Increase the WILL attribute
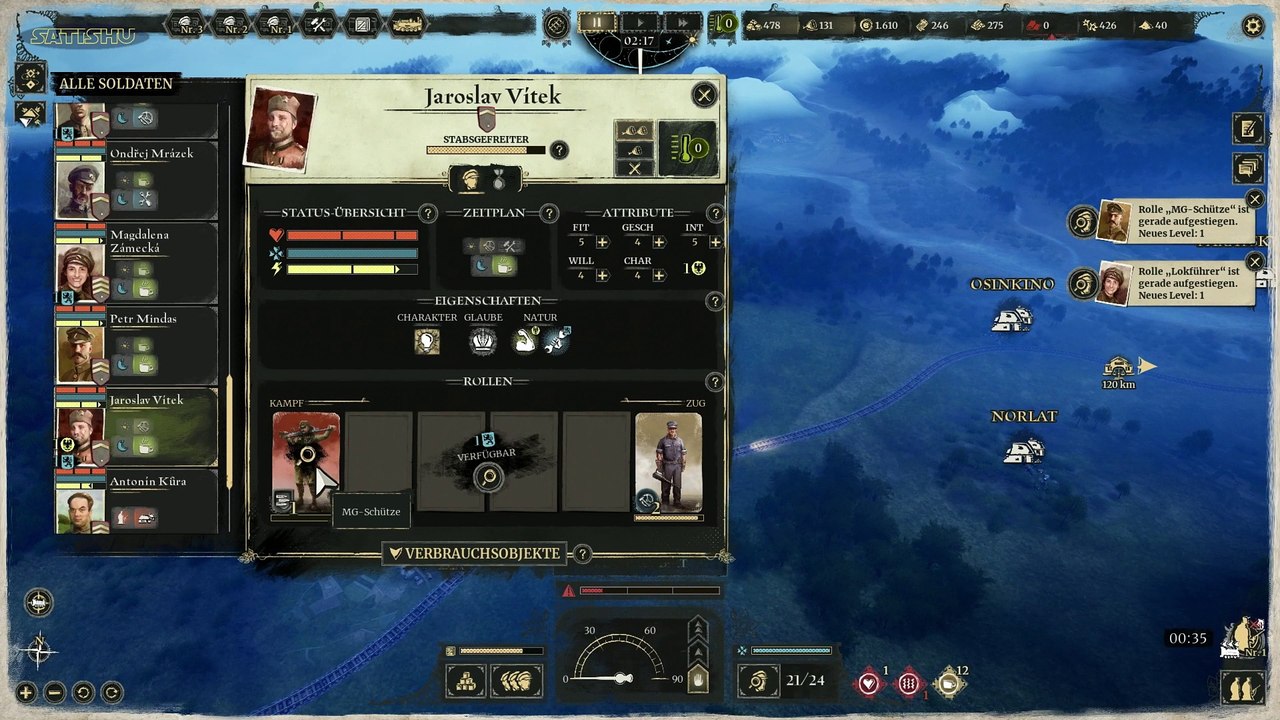The width and height of the screenshot is (1280, 720). pos(602,275)
